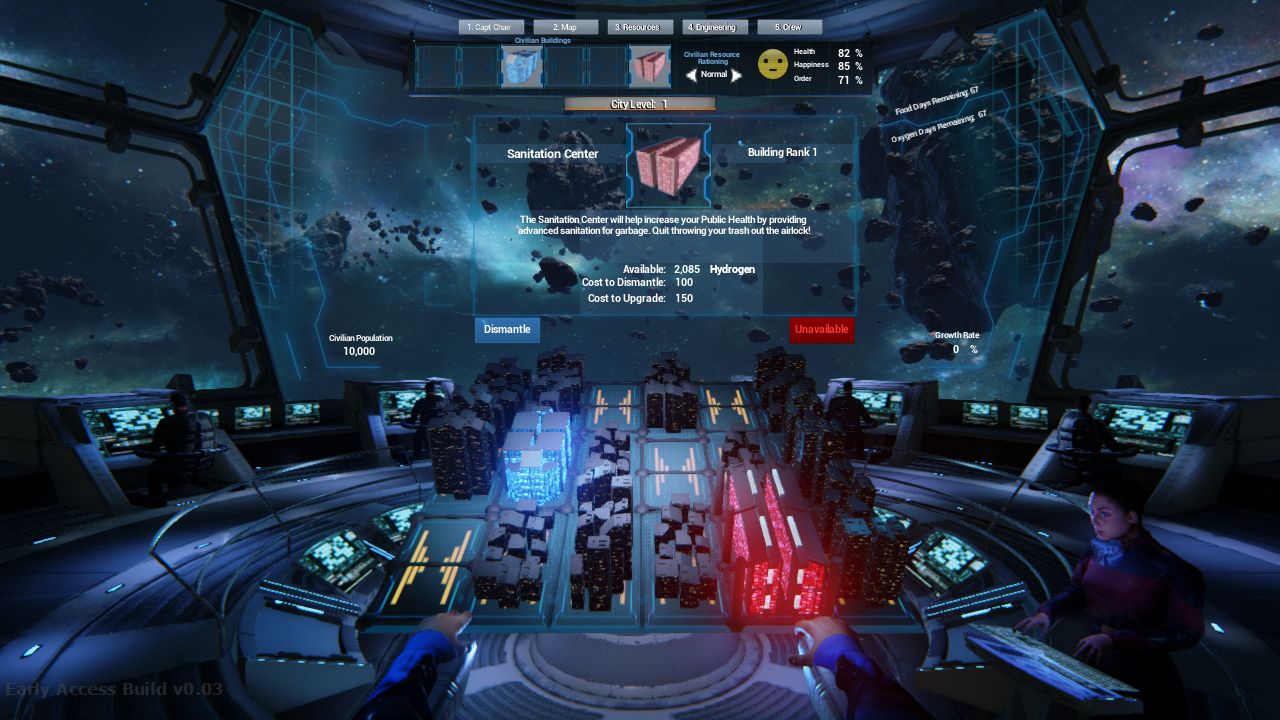Click the red Unavailable upgrade button
Viewport: 1280px width, 720px height.
click(821, 330)
